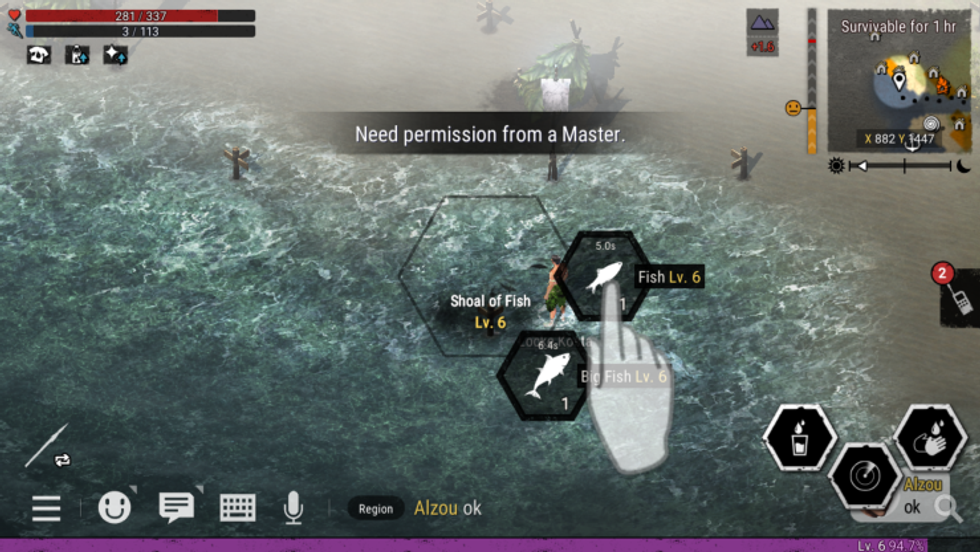Viewport: 980px width, 552px height.
Task: Select the Region chat channel tag
Action: pos(376,509)
